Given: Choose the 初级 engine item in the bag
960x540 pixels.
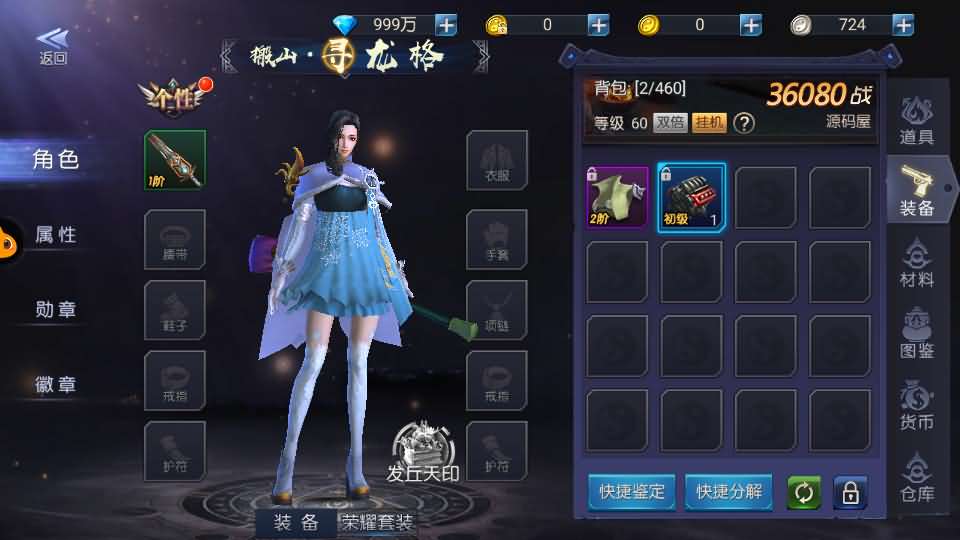Looking at the screenshot, I should click(x=691, y=198).
